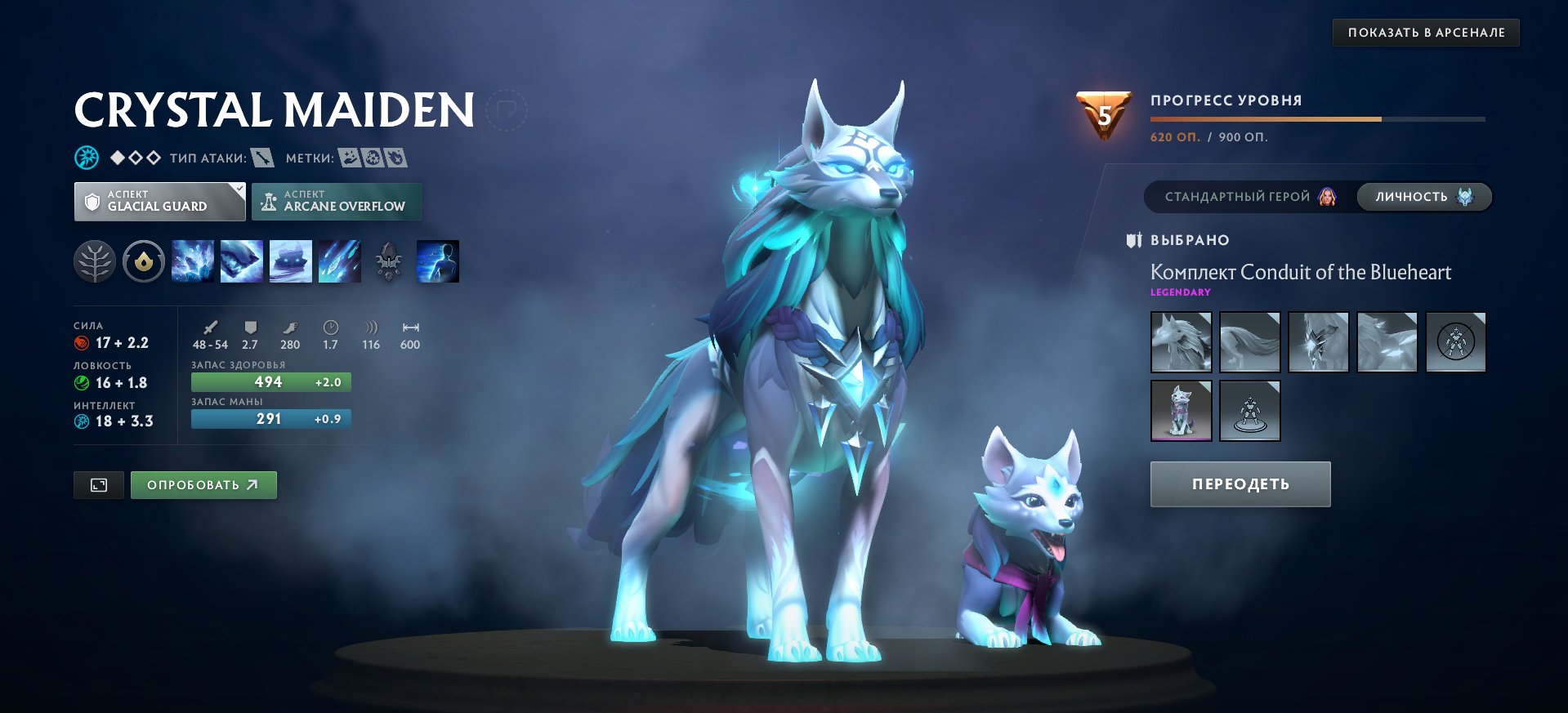
Task: Open the fullscreen preview icon beside ОПРОБОВАТЬ
Action: (98, 484)
